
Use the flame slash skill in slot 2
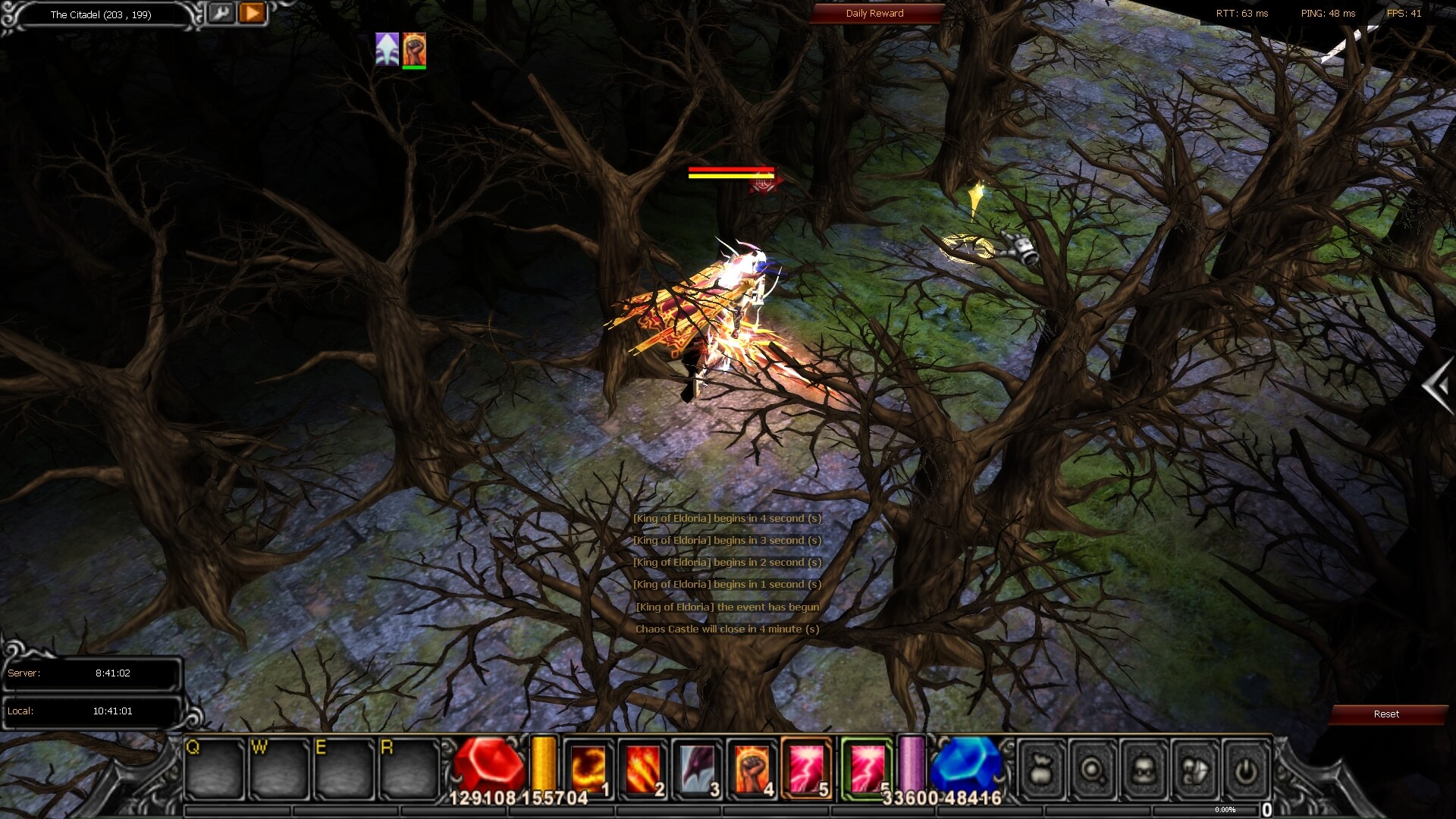642,768
